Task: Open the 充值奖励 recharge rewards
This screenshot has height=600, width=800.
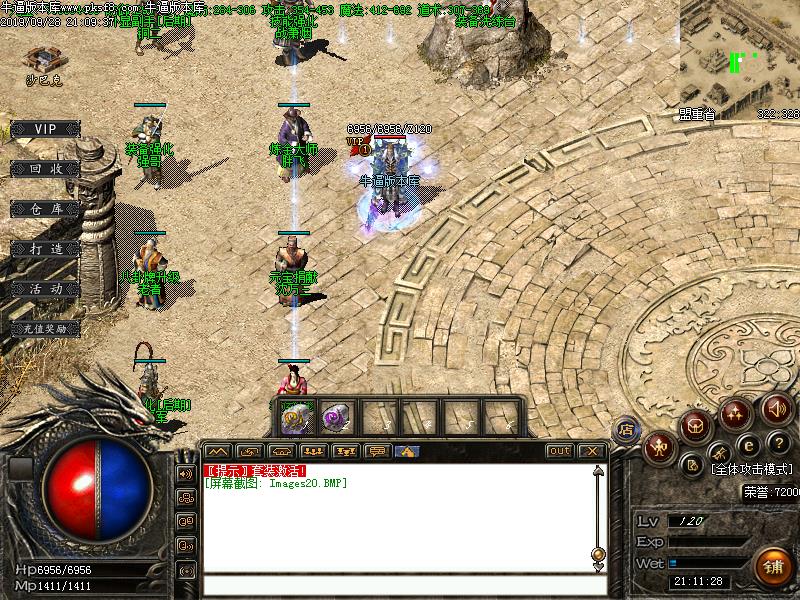Action: pyautogui.click(x=45, y=327)
